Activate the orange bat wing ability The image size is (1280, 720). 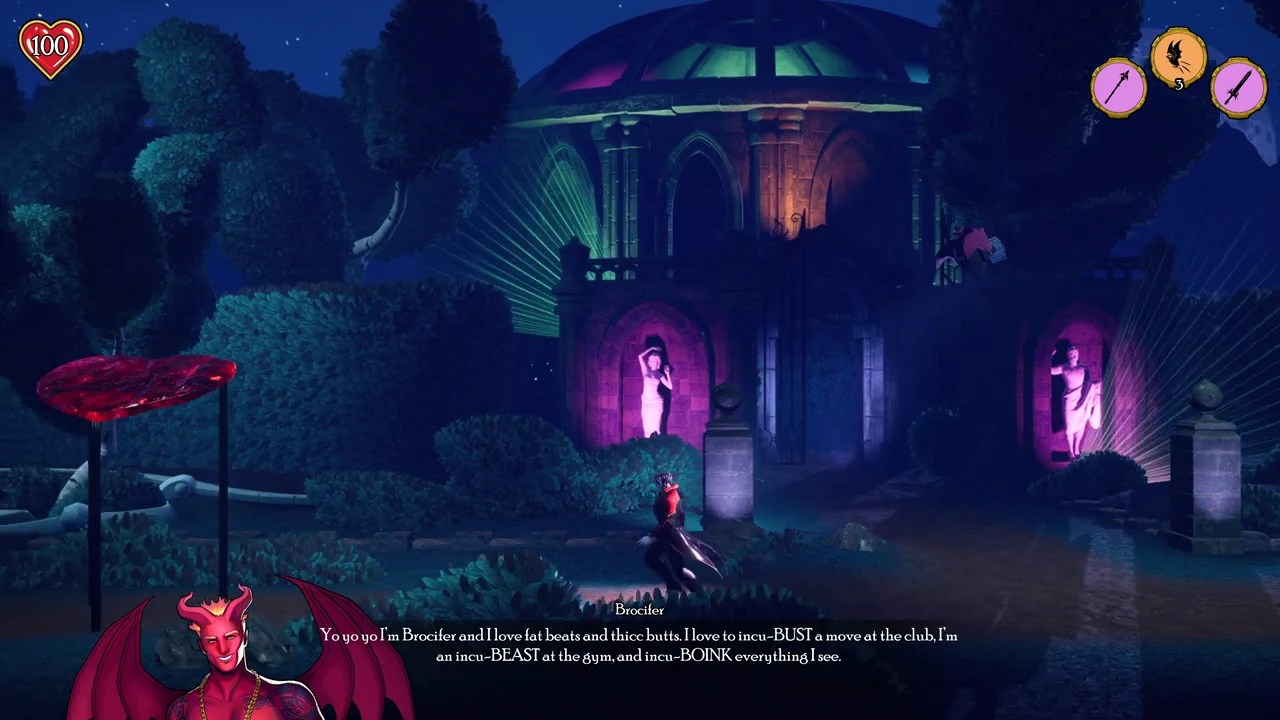(1178, 56)
